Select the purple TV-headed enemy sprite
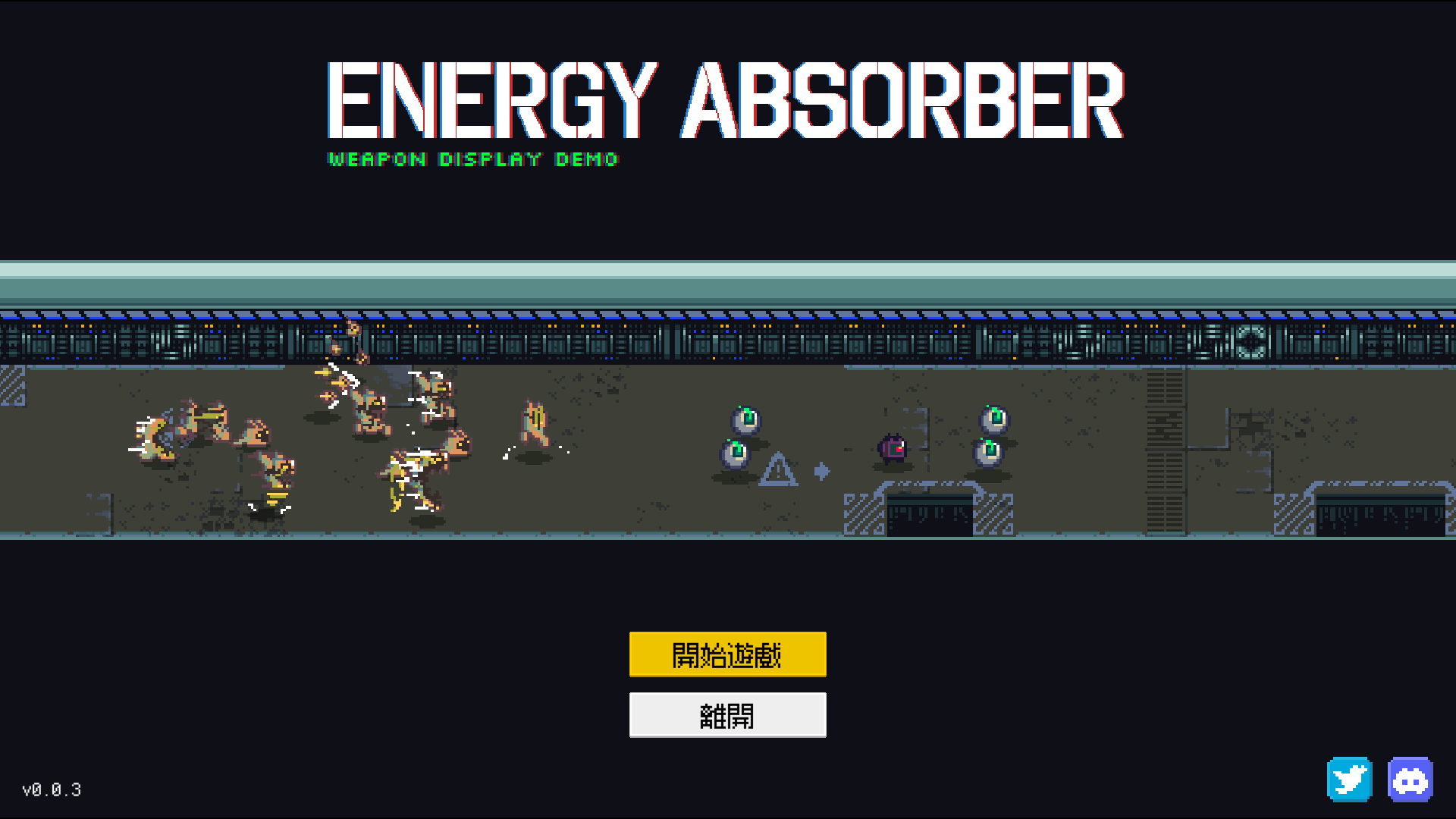Image resolution: width=1456 pixels, height=819 pixels. tap(893, 449)
